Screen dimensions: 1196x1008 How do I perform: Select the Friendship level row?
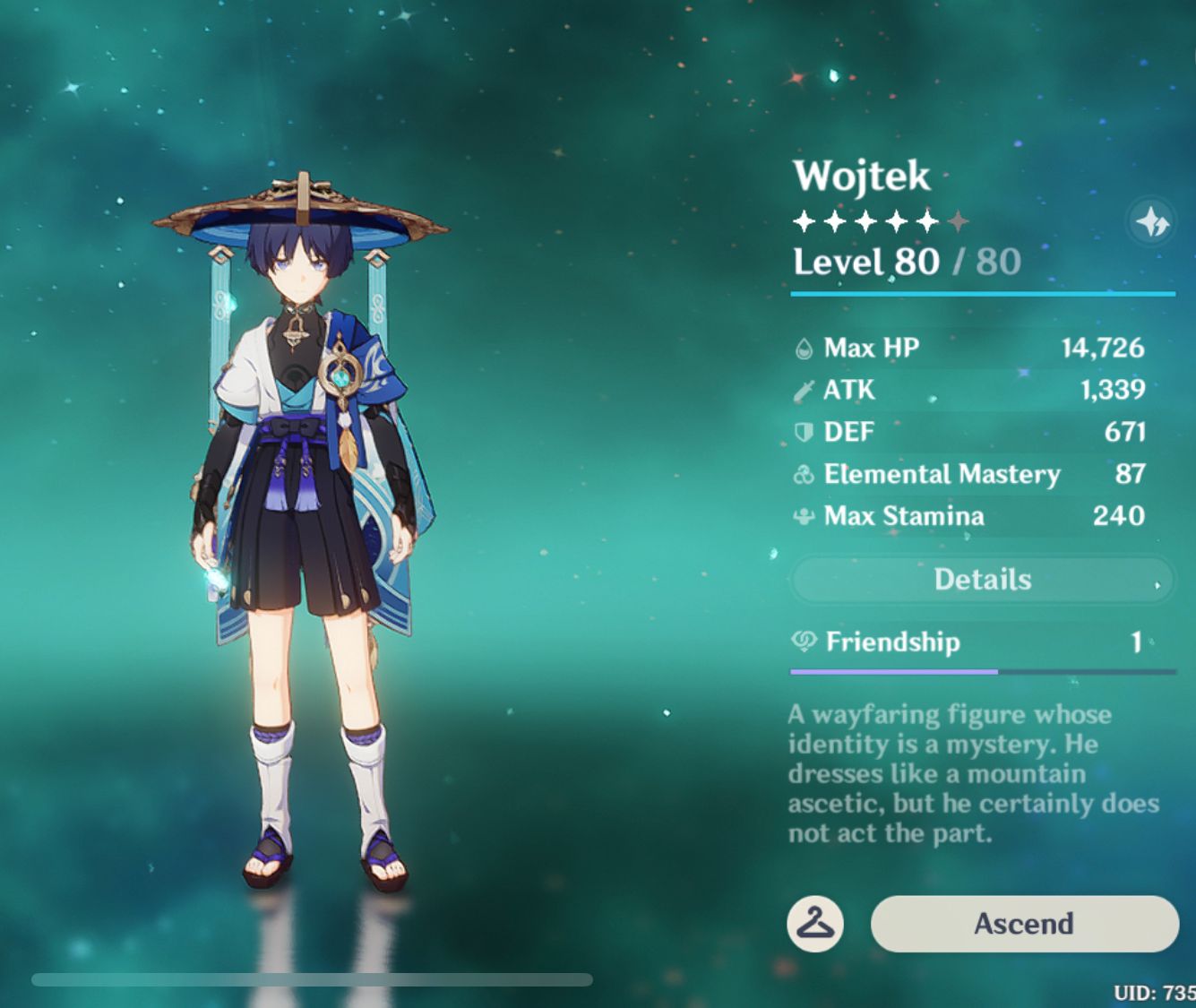click(x=983, y=642)
